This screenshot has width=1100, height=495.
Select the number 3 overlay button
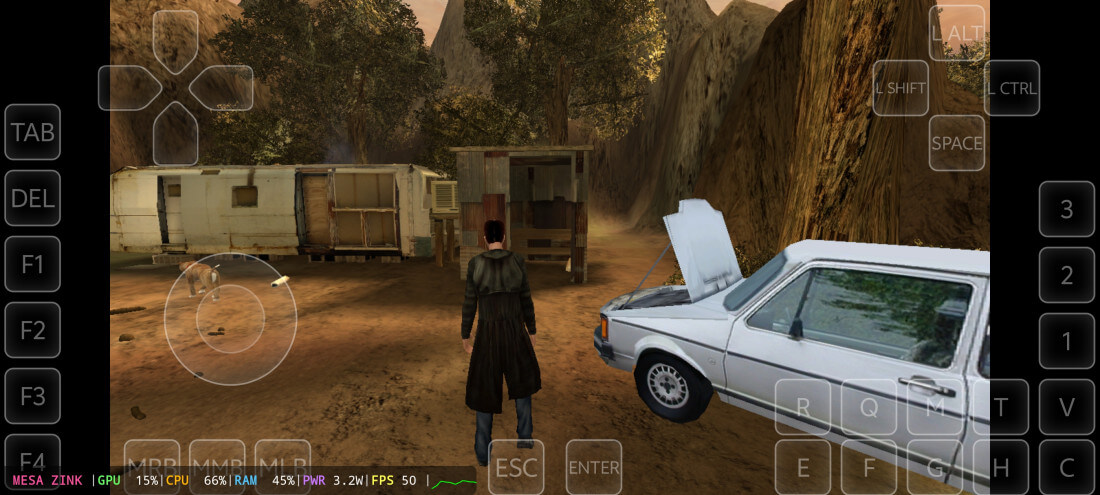tap(1067, 209)
